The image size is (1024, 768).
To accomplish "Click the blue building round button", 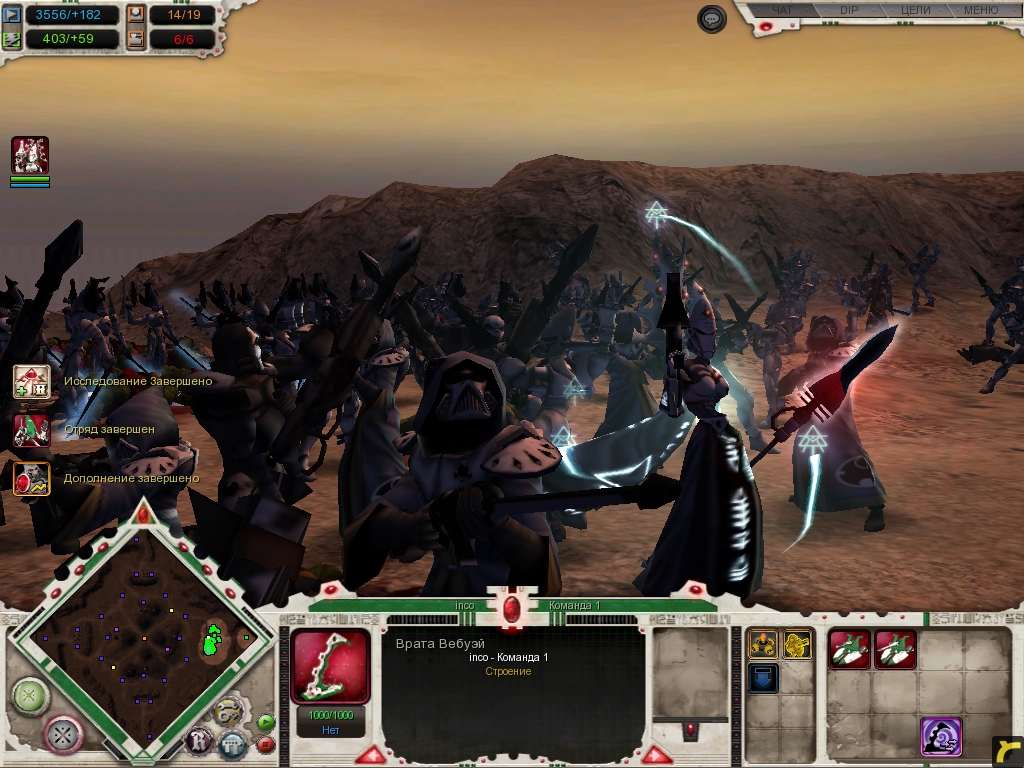I will [x=232, y=744].
